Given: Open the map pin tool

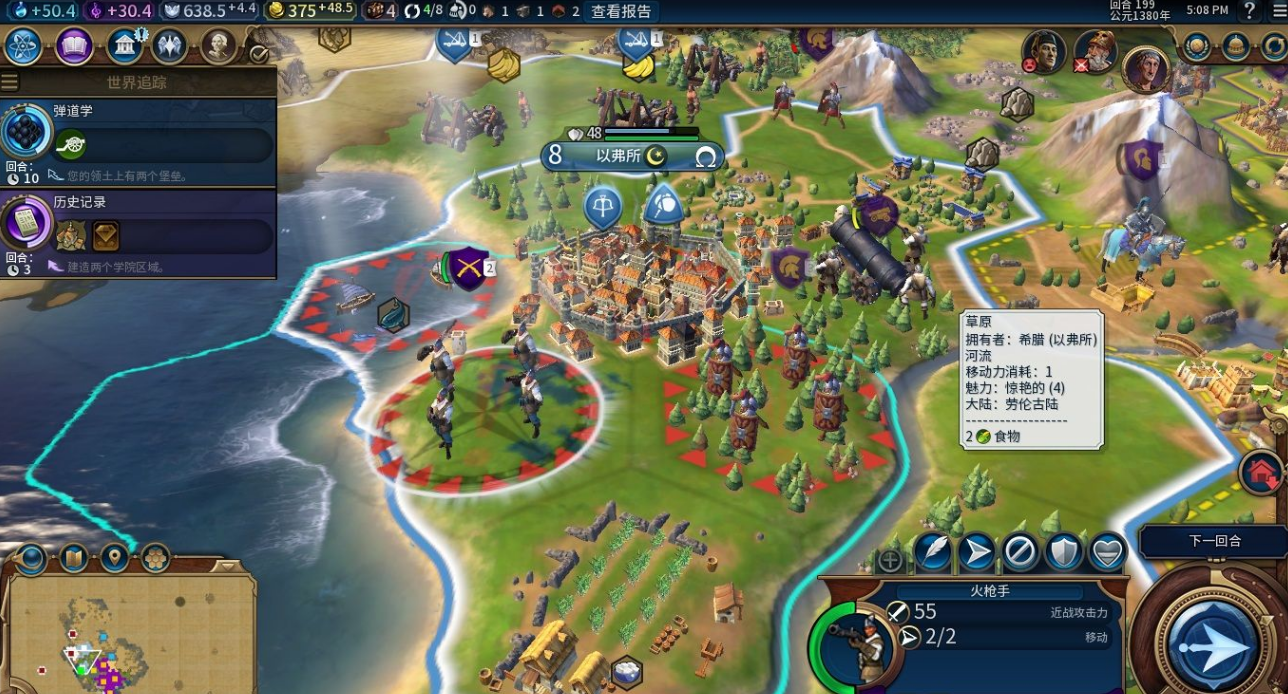Looking at the screenshot, I should [115, 557].
